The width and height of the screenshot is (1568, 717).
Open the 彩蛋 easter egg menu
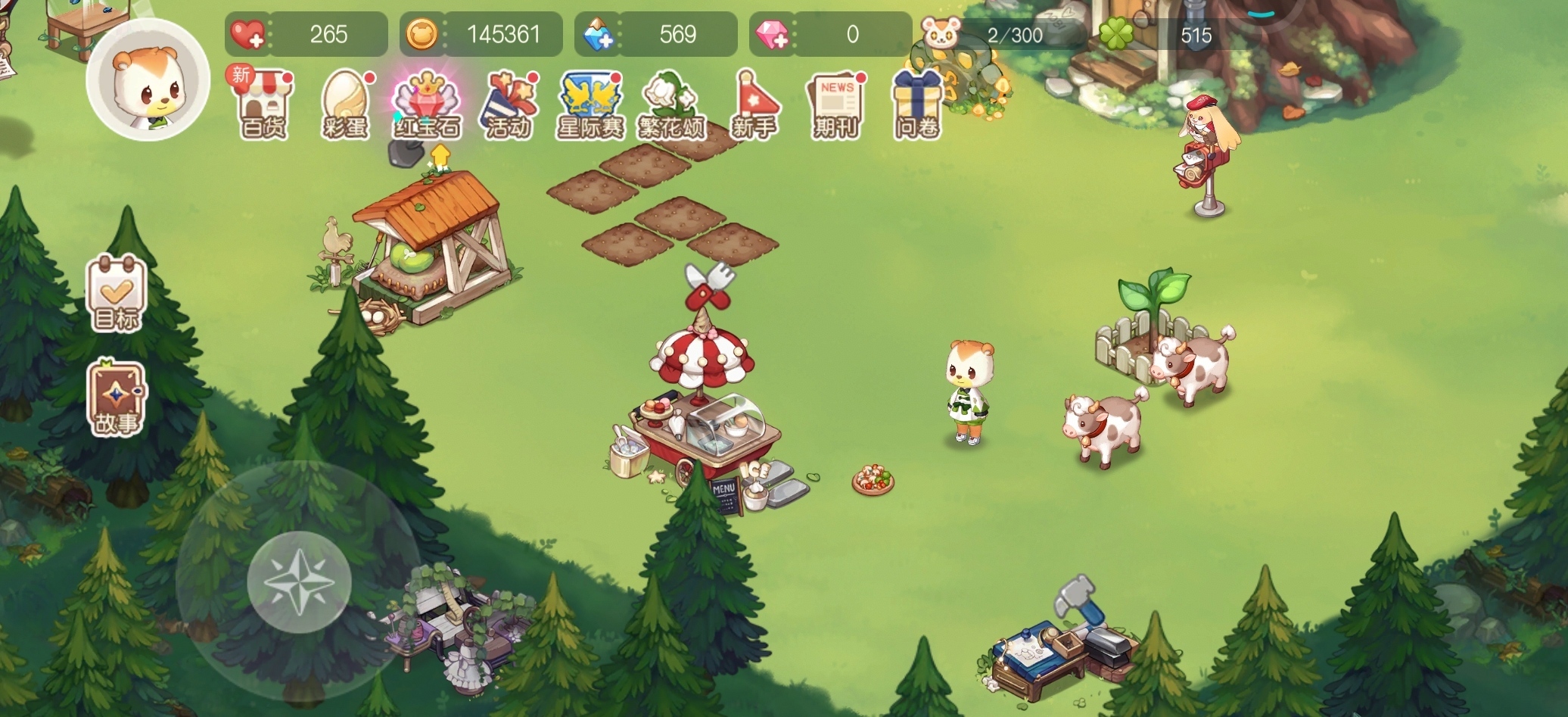point(345,106)
